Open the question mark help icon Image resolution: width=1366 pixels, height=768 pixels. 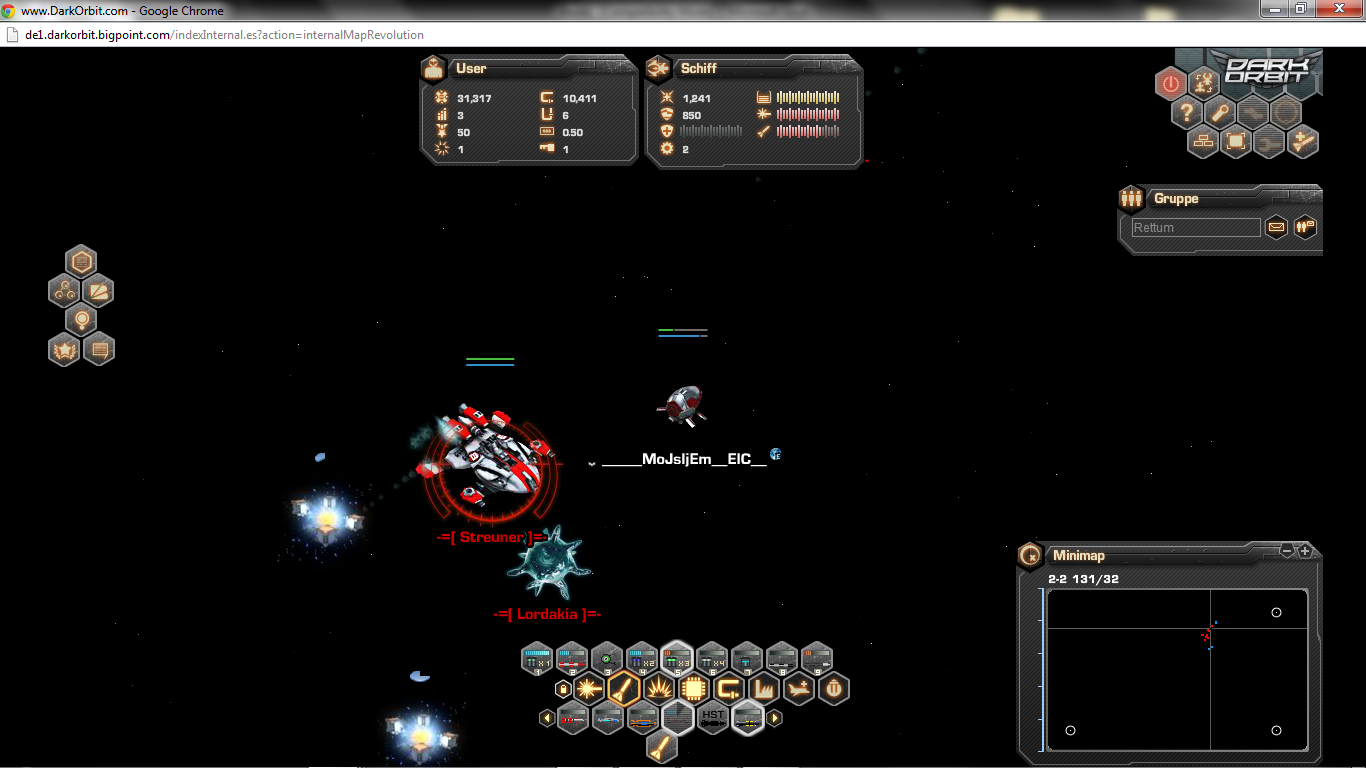click(x=1186, y=113)
